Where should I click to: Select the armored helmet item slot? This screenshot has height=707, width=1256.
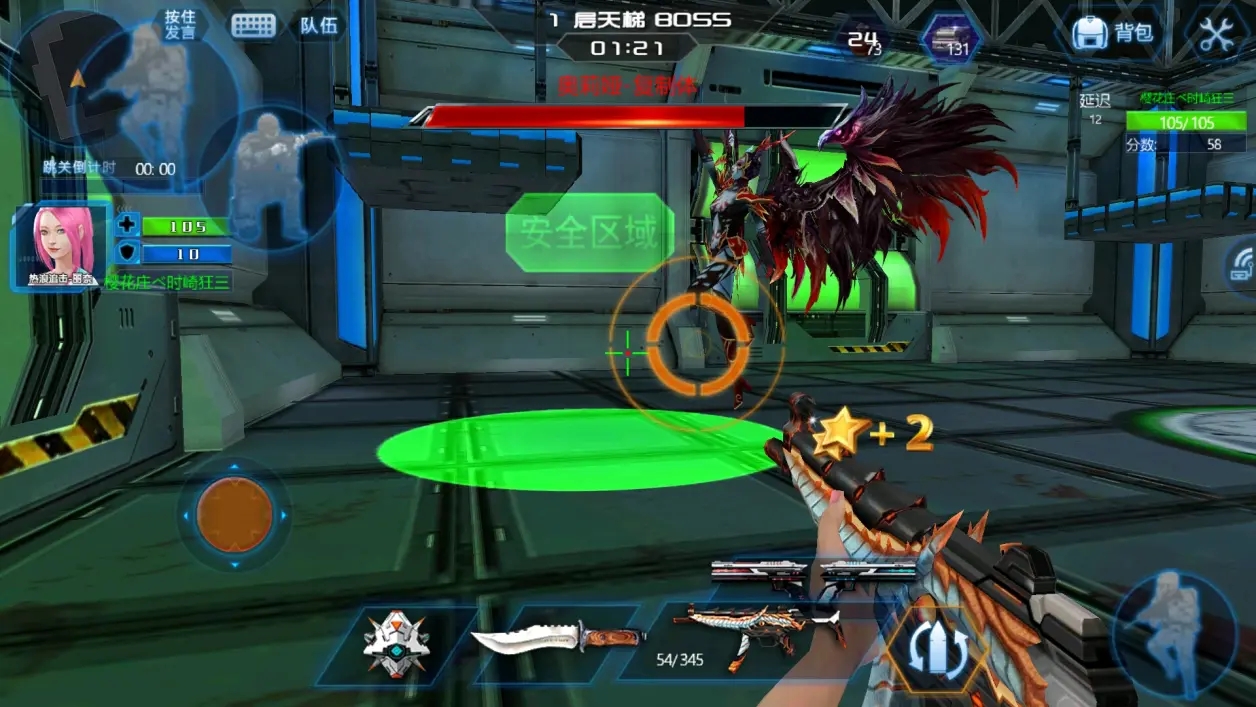tap(396, 643)
